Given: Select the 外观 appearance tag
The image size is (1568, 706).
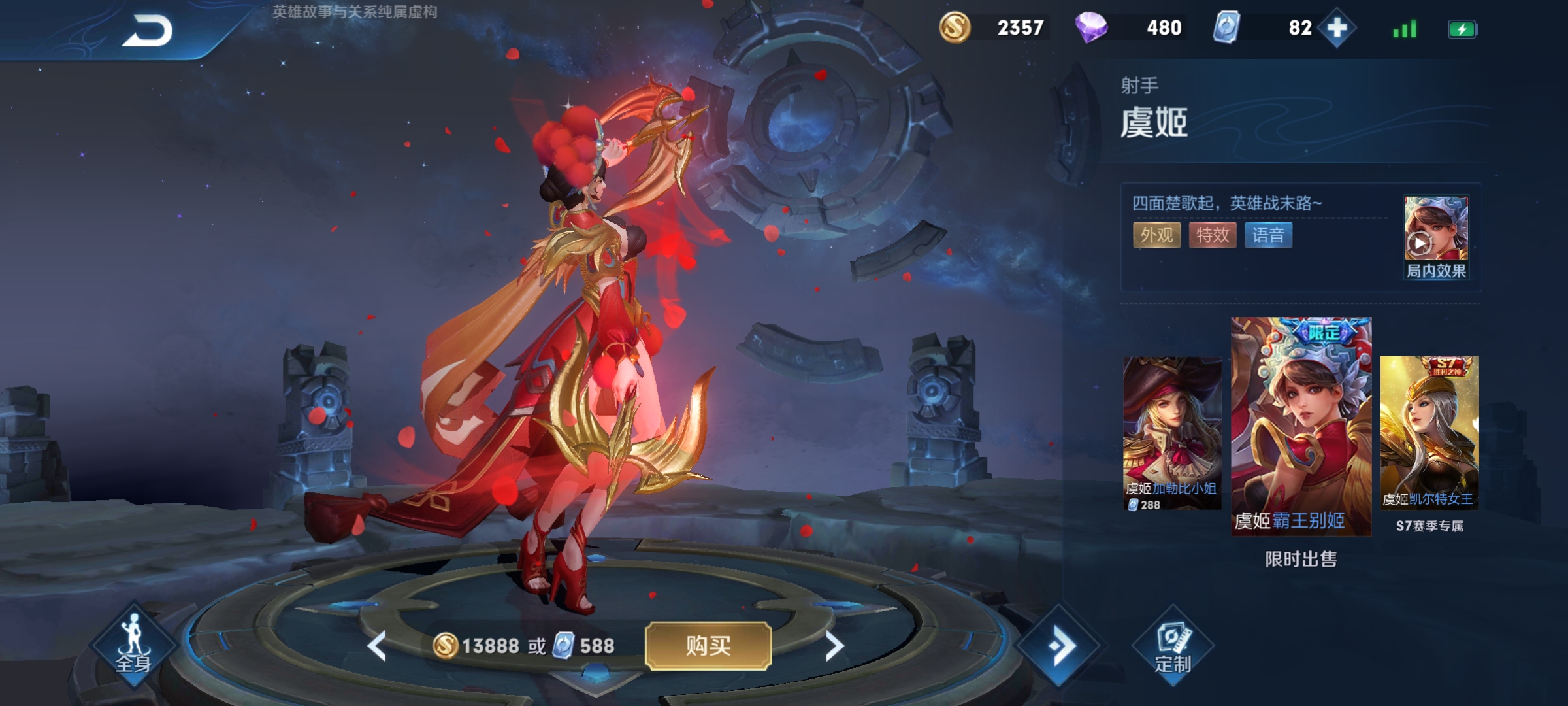Looking at the screenshot, I should pos(1156,235).
